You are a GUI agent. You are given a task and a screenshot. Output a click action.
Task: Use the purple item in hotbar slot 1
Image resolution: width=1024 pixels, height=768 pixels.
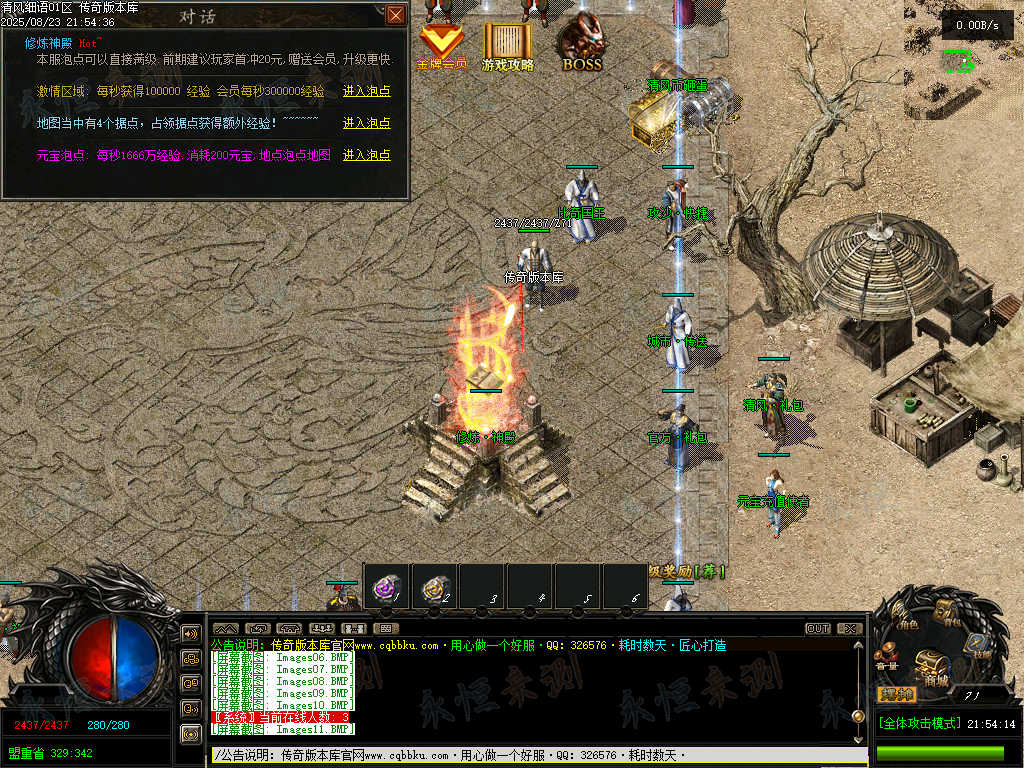click(387, 587)
